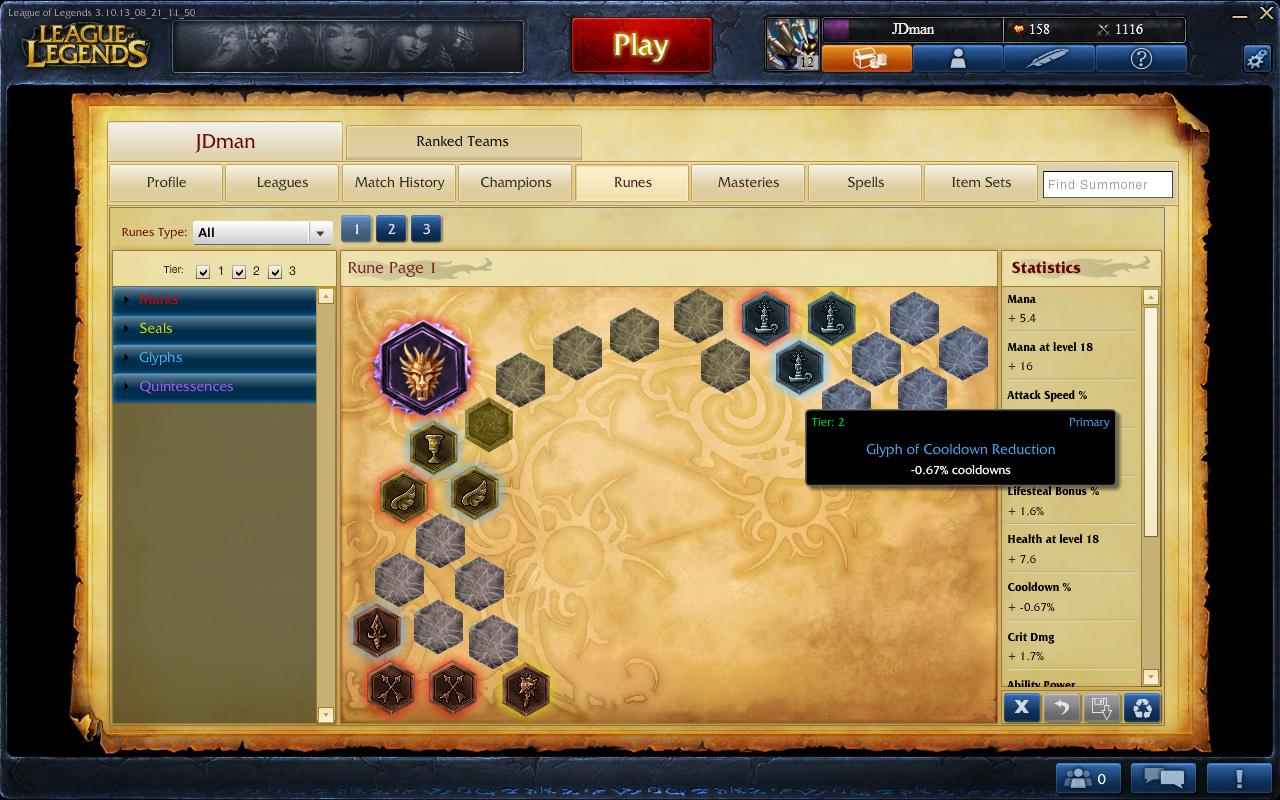
Task: Click the help question mark icon
Action: [x=1140, y=58]
